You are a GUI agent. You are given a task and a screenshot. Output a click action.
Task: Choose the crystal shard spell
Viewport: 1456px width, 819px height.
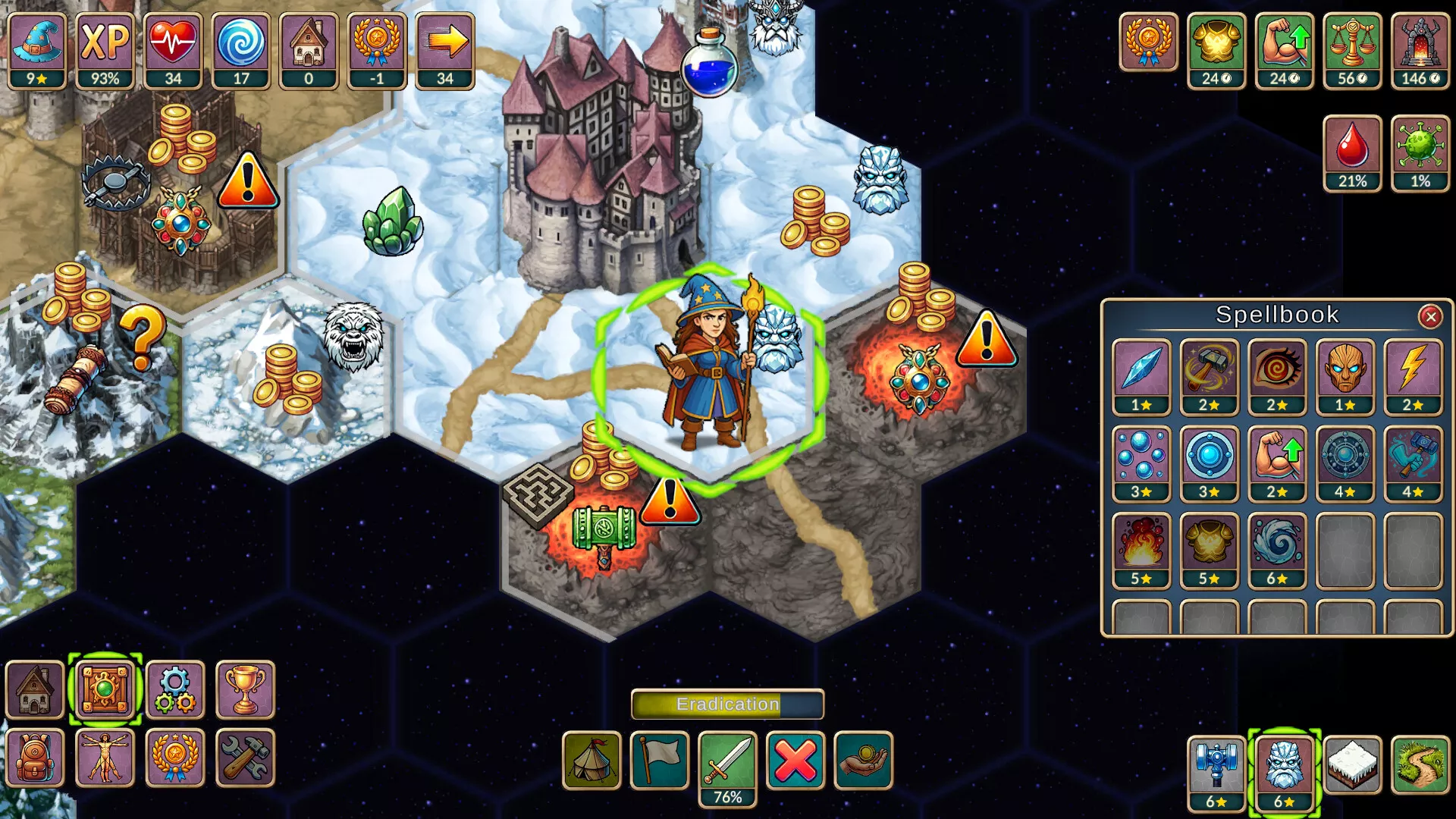1141,375
